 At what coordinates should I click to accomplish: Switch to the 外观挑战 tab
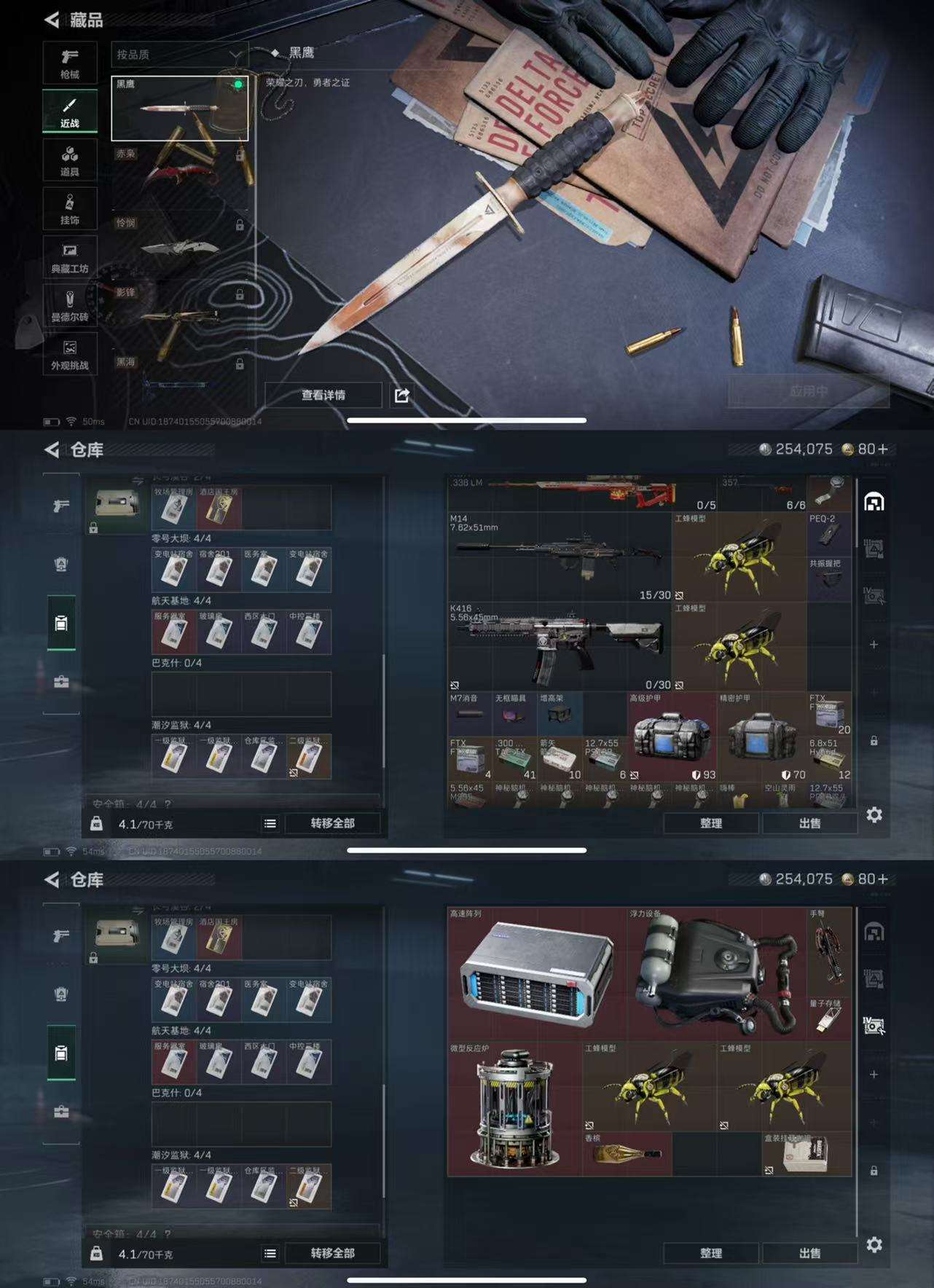[x=69, y=355]
